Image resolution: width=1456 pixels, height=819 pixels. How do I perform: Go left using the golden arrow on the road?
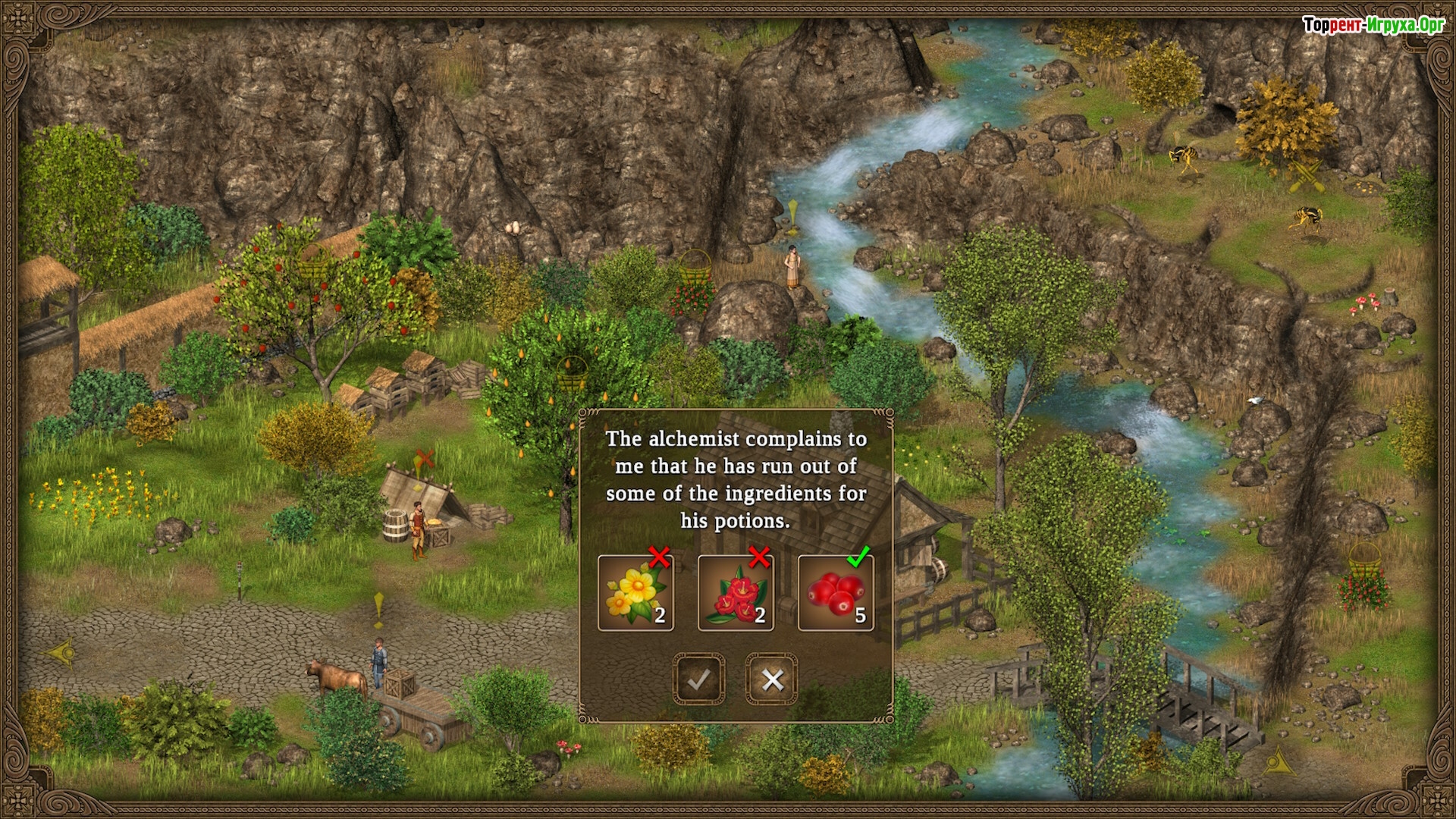pyautogui.click(x=59, y=653)
